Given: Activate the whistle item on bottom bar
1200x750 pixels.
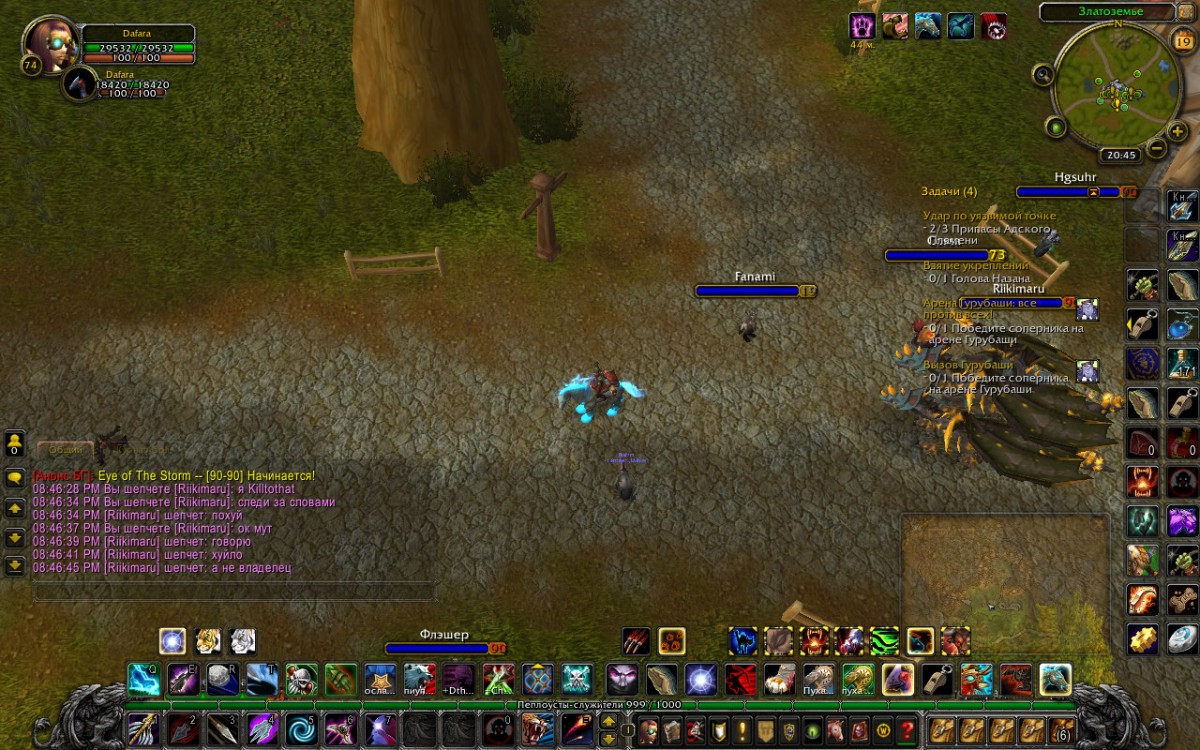Looking at the screenshot, I should [936, 680].
